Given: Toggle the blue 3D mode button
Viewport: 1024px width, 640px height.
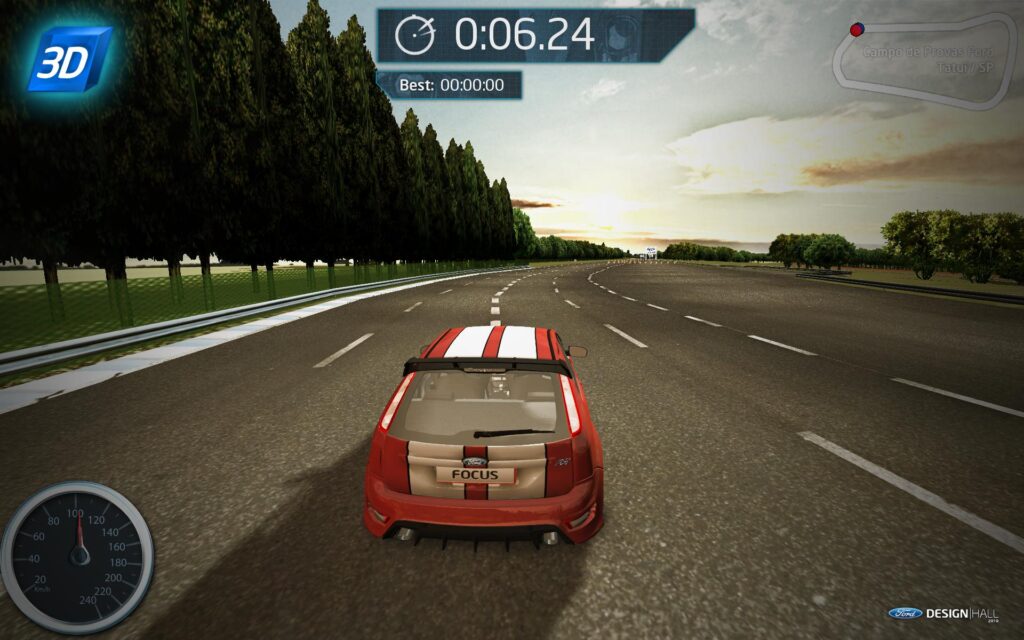Looking at the screenshot, I should pos(69,59).
